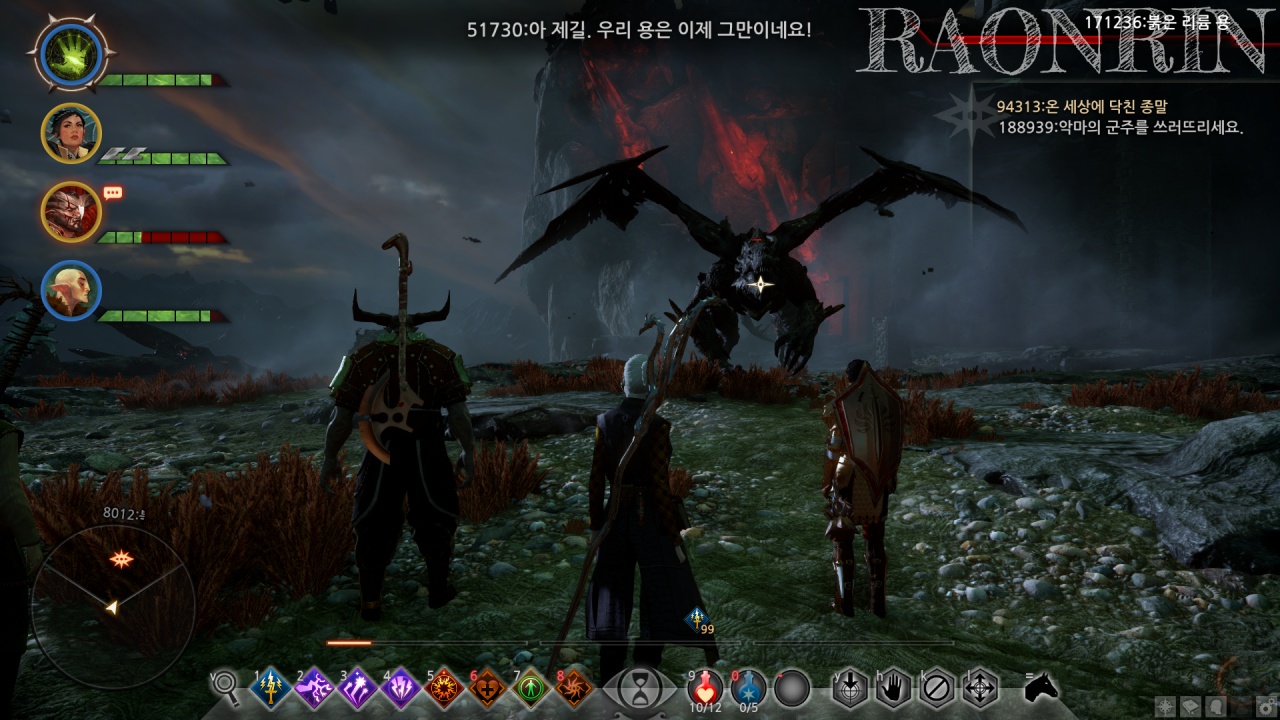Cast the lightning staff ability in slot 1
1280x720 pixels.
tap(270, 688)
